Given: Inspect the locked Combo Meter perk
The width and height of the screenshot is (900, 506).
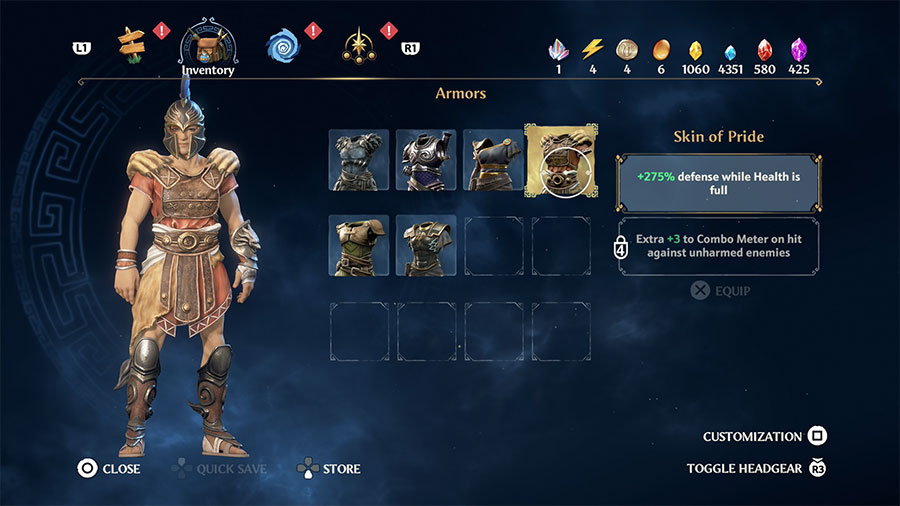Looking at the screenshot, I should 718,246.
